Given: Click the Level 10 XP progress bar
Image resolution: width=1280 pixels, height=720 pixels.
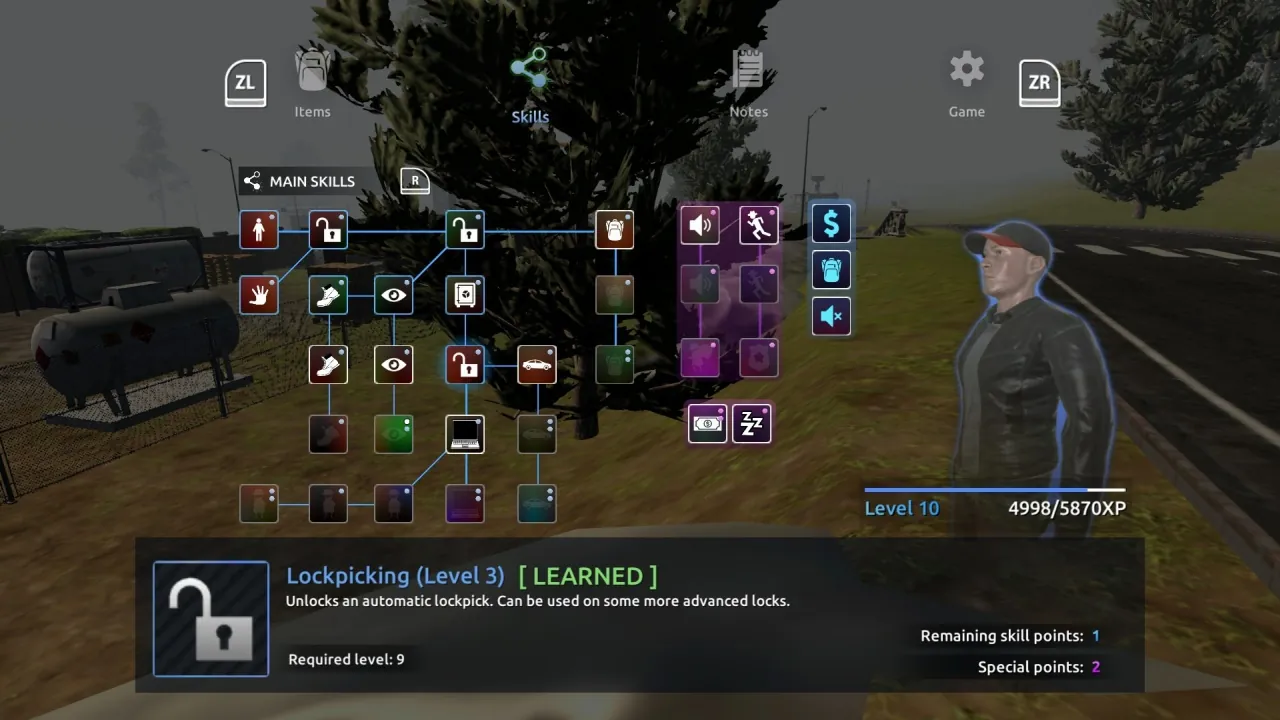Looking at the screenshot, I should (x=995, y=489).
